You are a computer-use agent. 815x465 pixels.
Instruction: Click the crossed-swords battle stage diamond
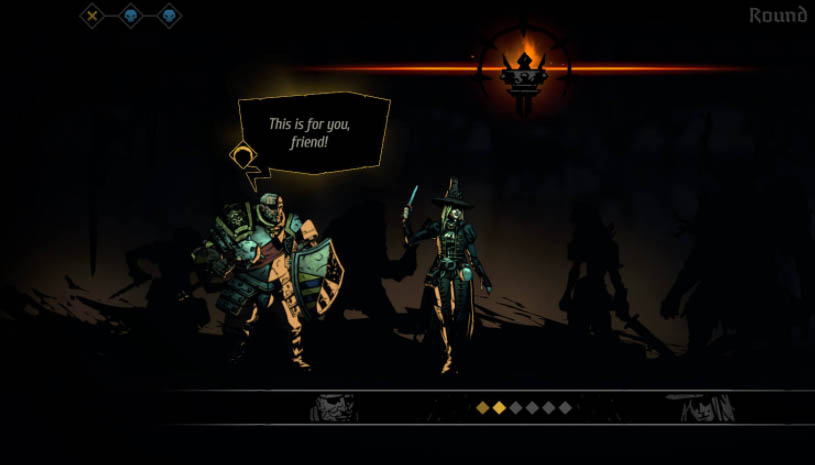tap(92, 15)
